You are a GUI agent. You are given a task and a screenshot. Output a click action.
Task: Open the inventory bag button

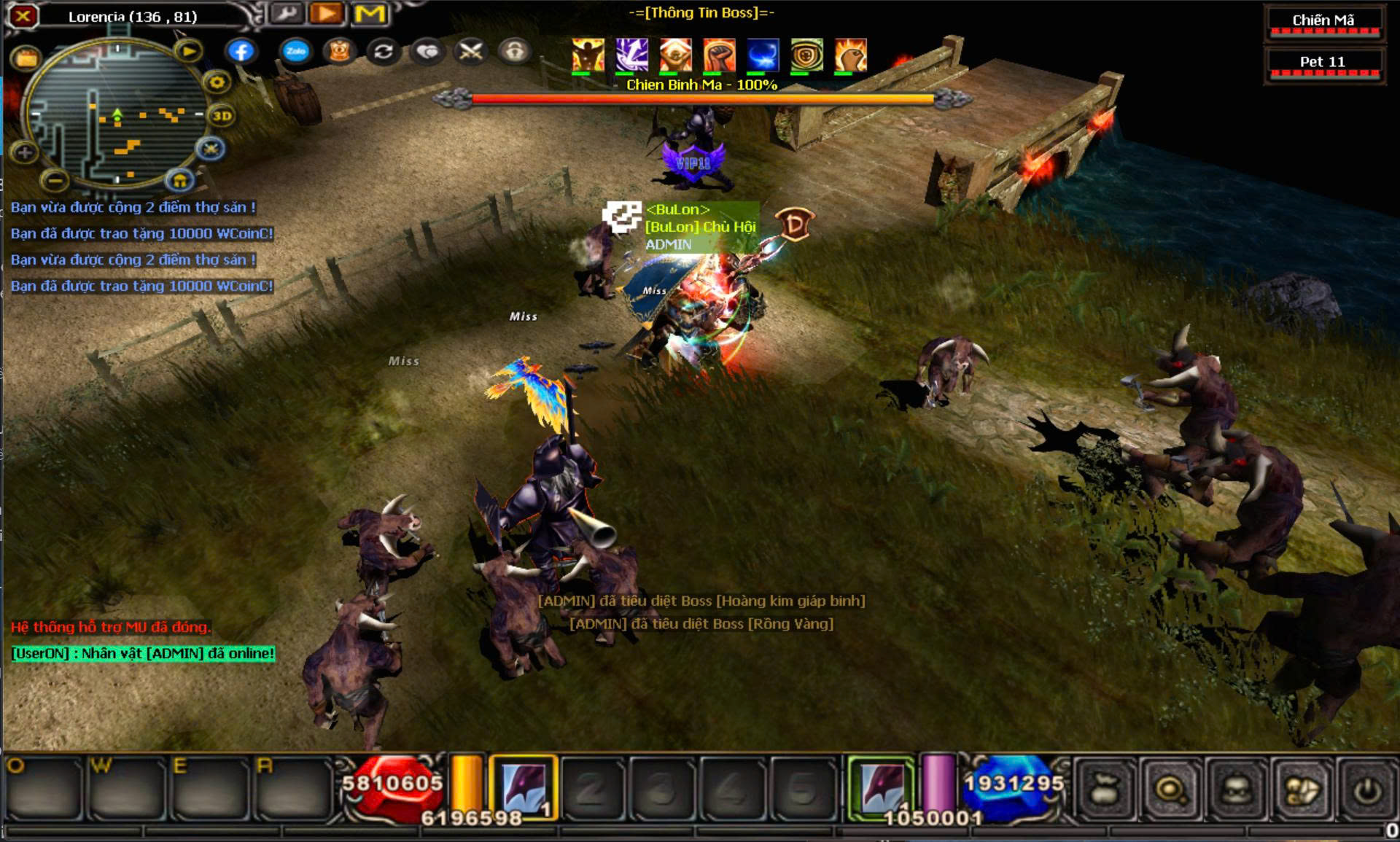(x=1105, y=790)
